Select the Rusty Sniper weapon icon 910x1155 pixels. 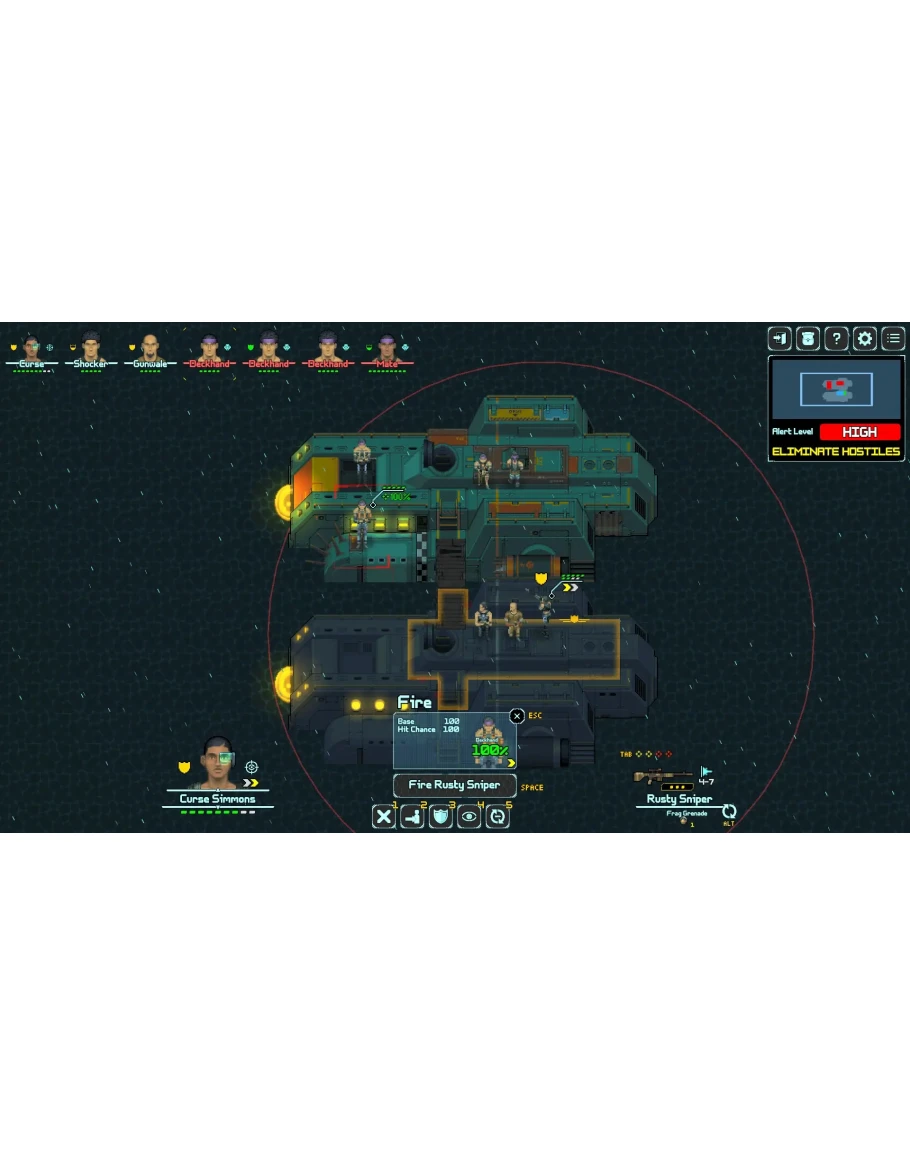coord(663,776)
